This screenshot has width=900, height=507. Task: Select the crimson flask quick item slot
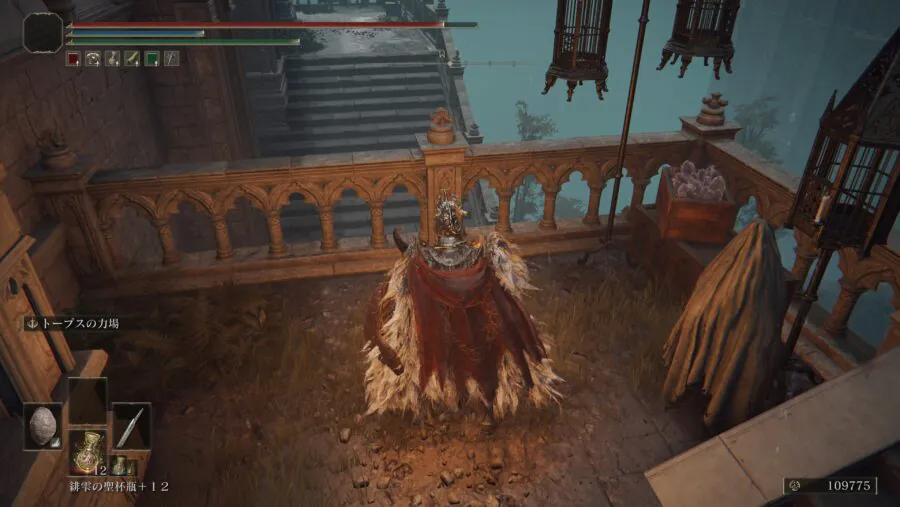pyautogui.click(x=88, y=451)
